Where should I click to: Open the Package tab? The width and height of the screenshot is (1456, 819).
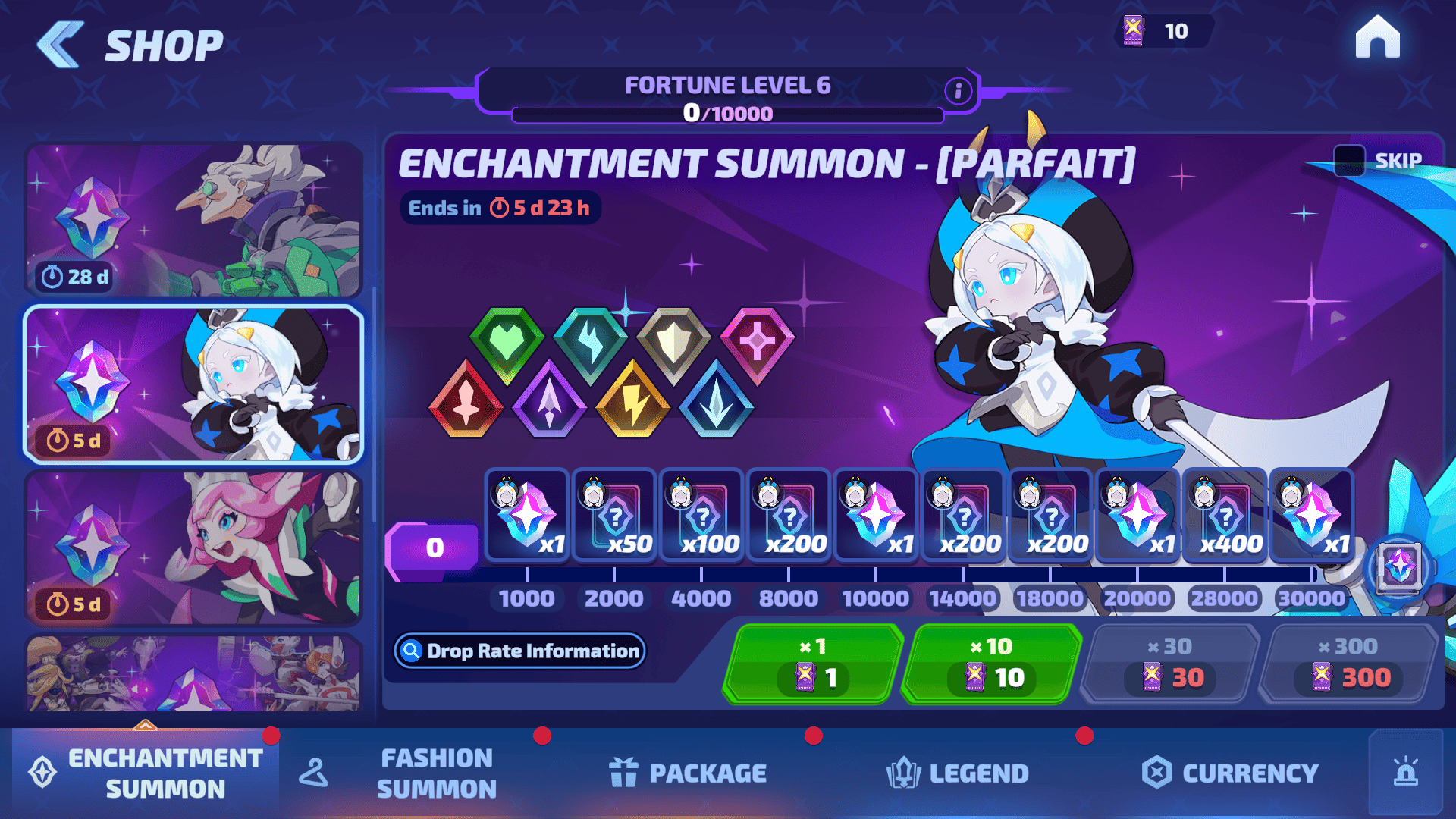688,773
